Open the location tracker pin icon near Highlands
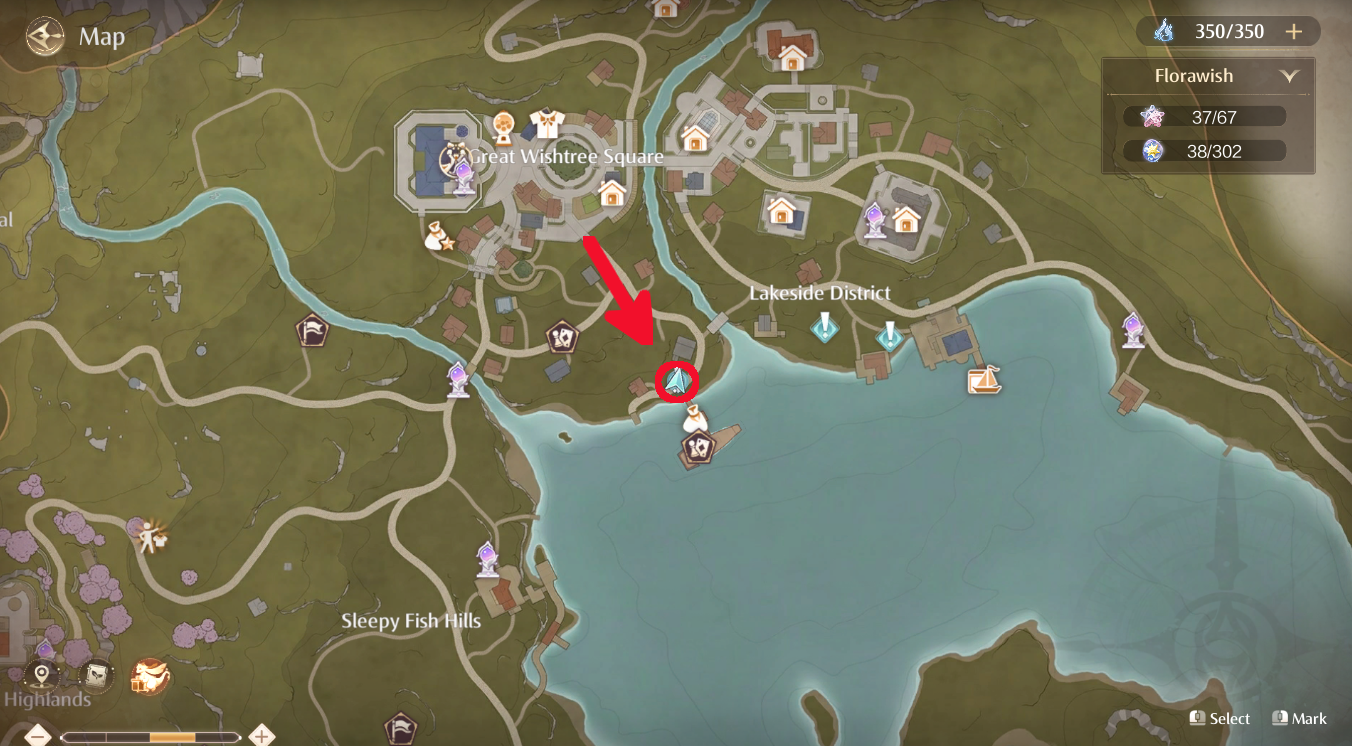Image resolution: width=1352 pixels, height=746 pixels. [39, 676]
